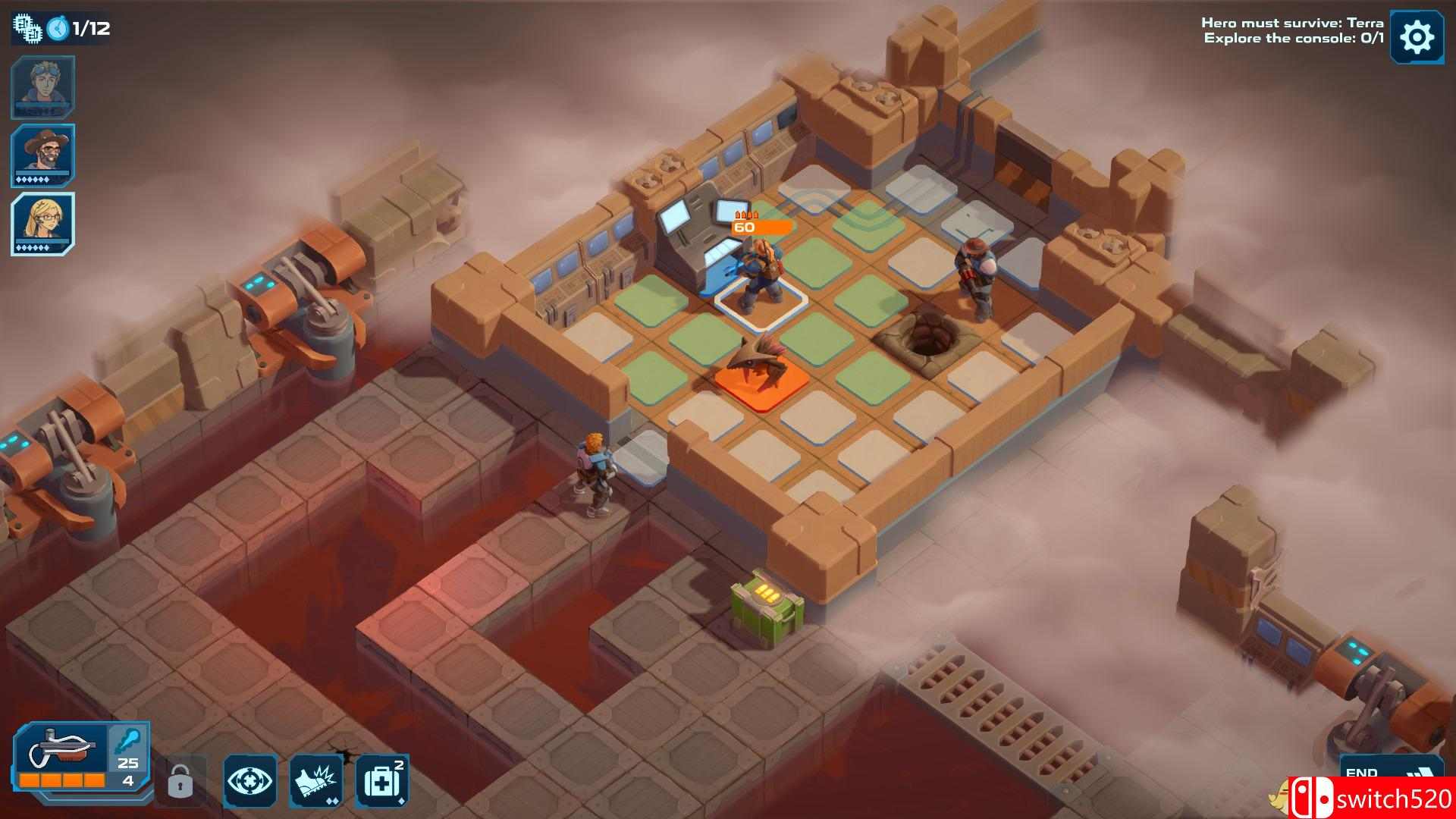Select the goggles-wearing hero portrait
Image resolution: width=1456 pixels, height=819 pixels.
pos(42,86)
